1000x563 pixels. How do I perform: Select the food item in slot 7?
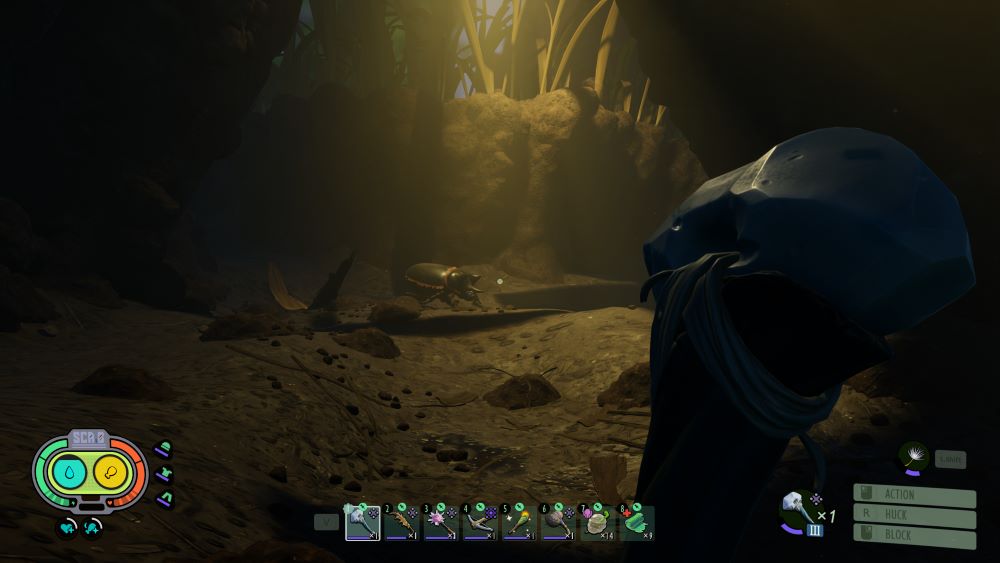(597, 522)
